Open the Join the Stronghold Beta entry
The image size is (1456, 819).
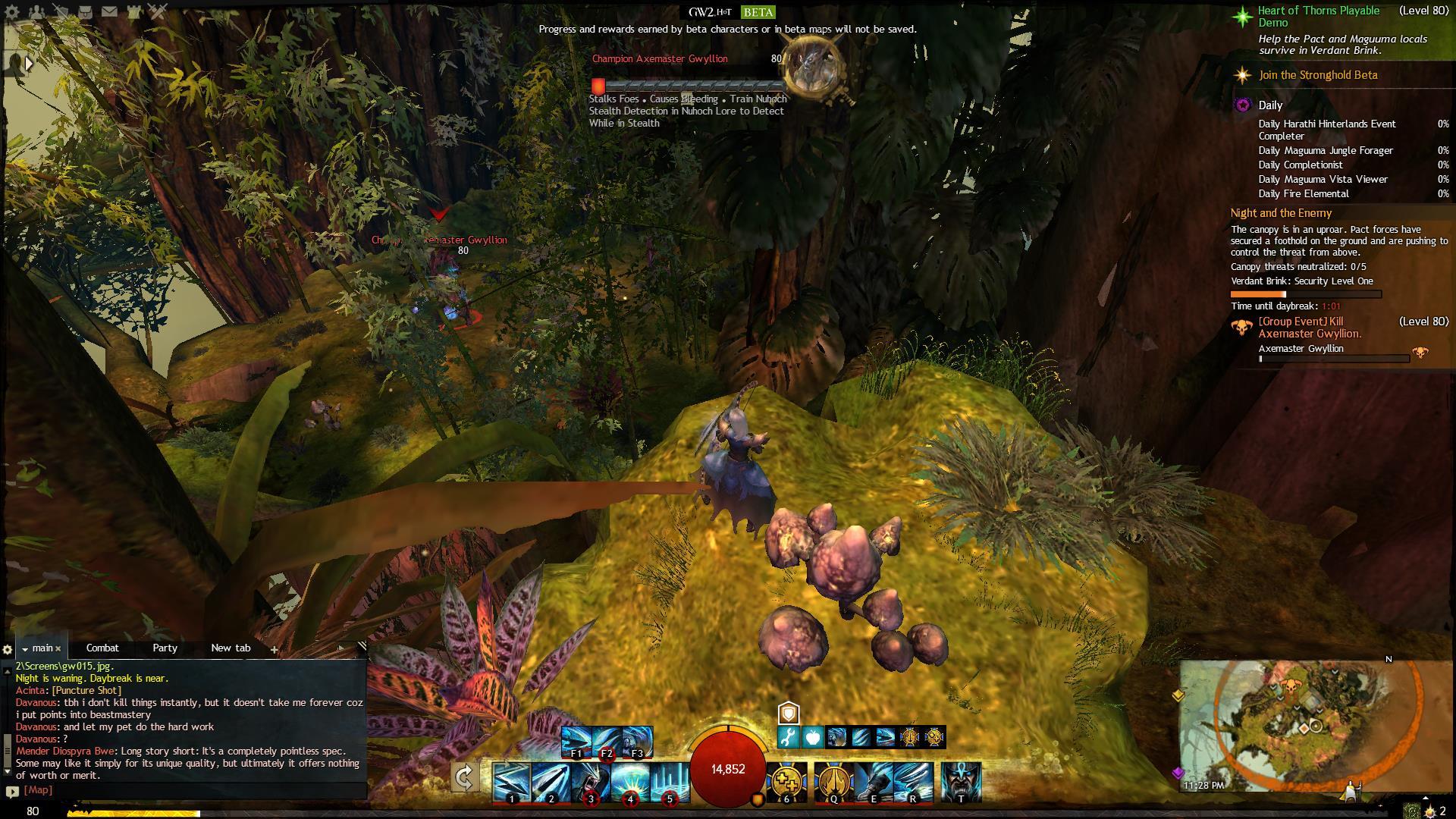1318,75
